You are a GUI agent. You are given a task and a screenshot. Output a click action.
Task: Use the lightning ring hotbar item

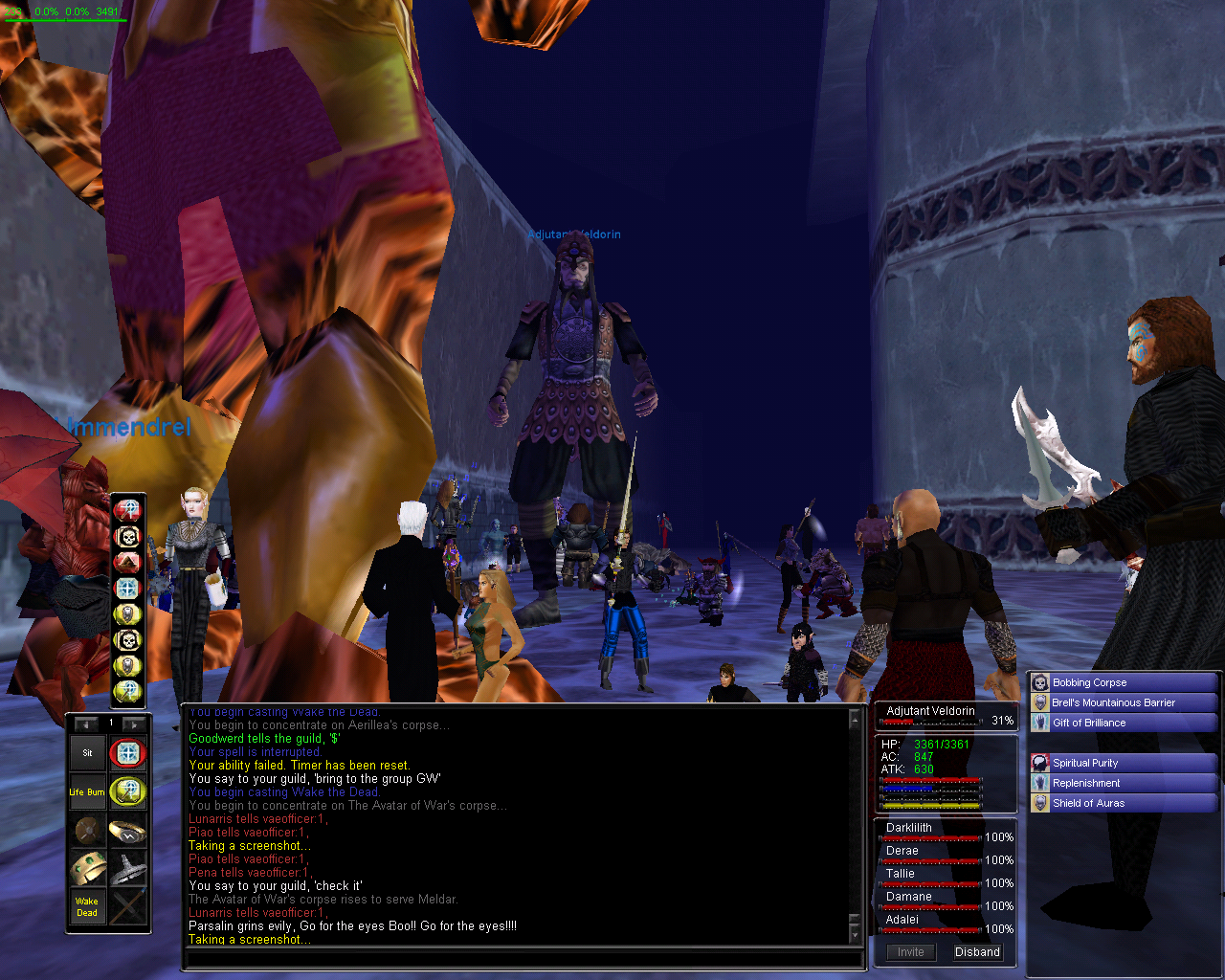pyautogui.click(x=127, y=830)
